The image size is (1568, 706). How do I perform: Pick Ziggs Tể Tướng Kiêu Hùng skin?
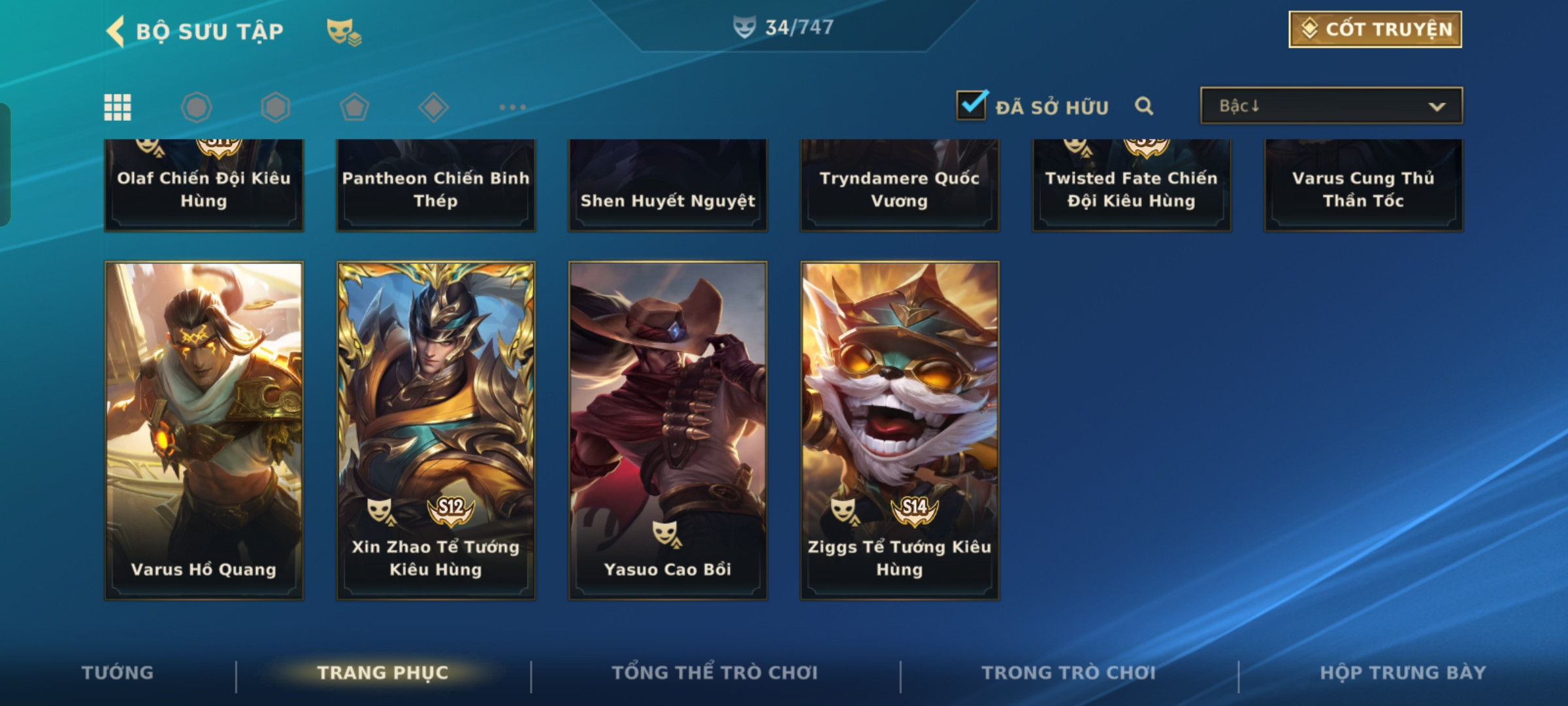click(900, 430)
